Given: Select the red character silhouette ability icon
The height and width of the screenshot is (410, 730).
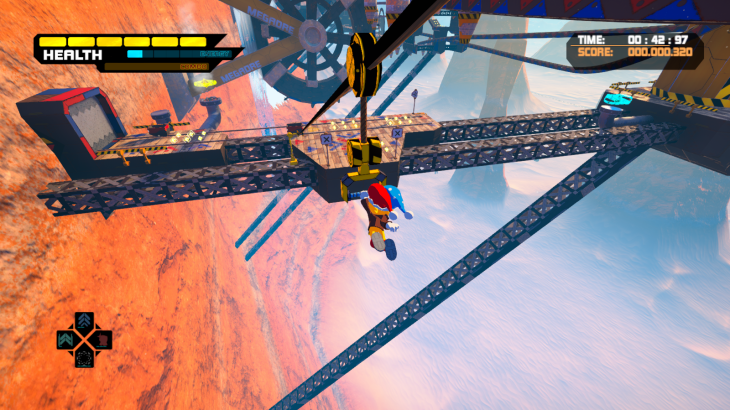Looking at the screenshot, I should 102,340.
